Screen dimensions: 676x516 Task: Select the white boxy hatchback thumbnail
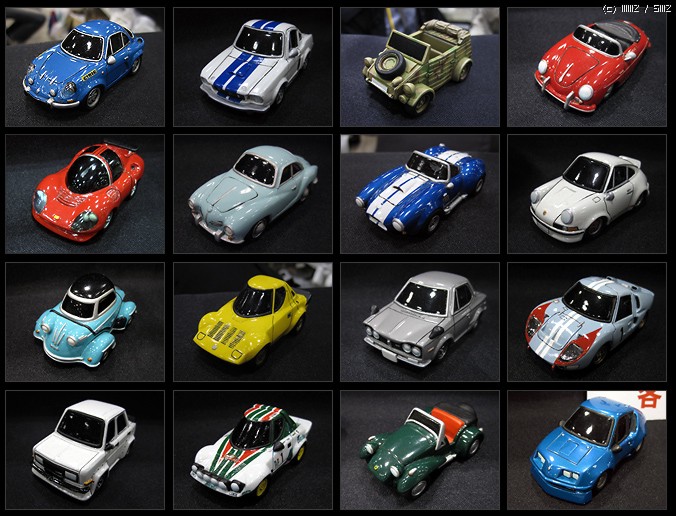(x=85, y=448)
